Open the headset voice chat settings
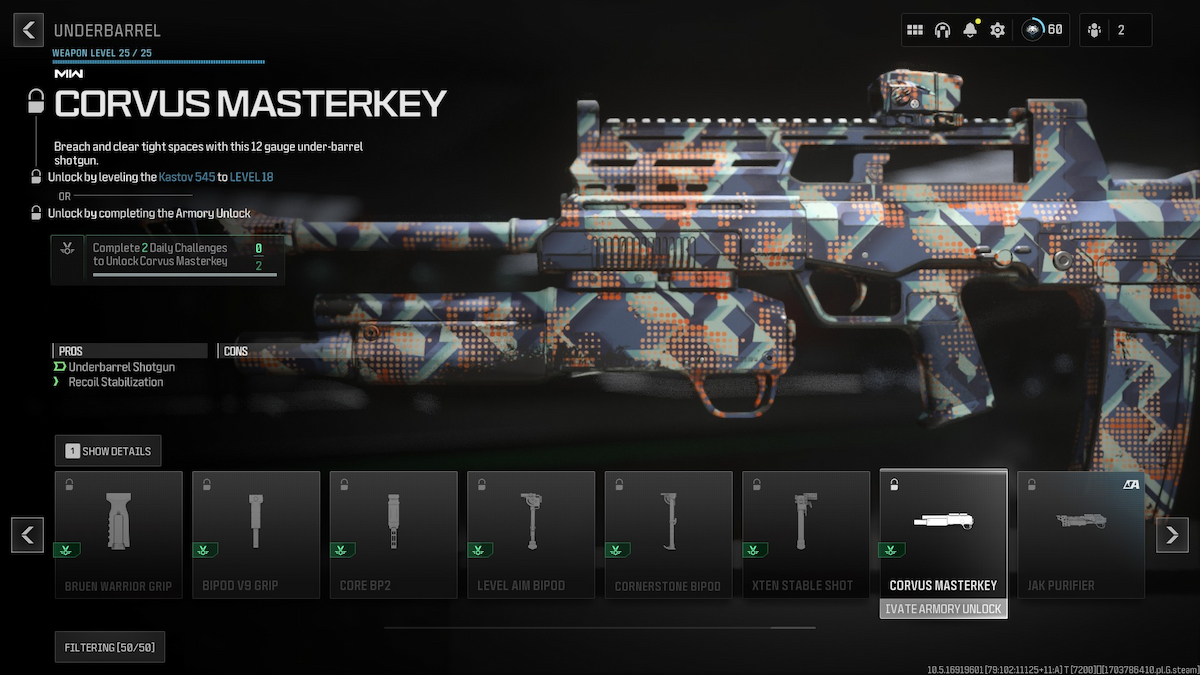Image resolution: width=1200 pixels, height=675 pixels. (x=942, y=30)
